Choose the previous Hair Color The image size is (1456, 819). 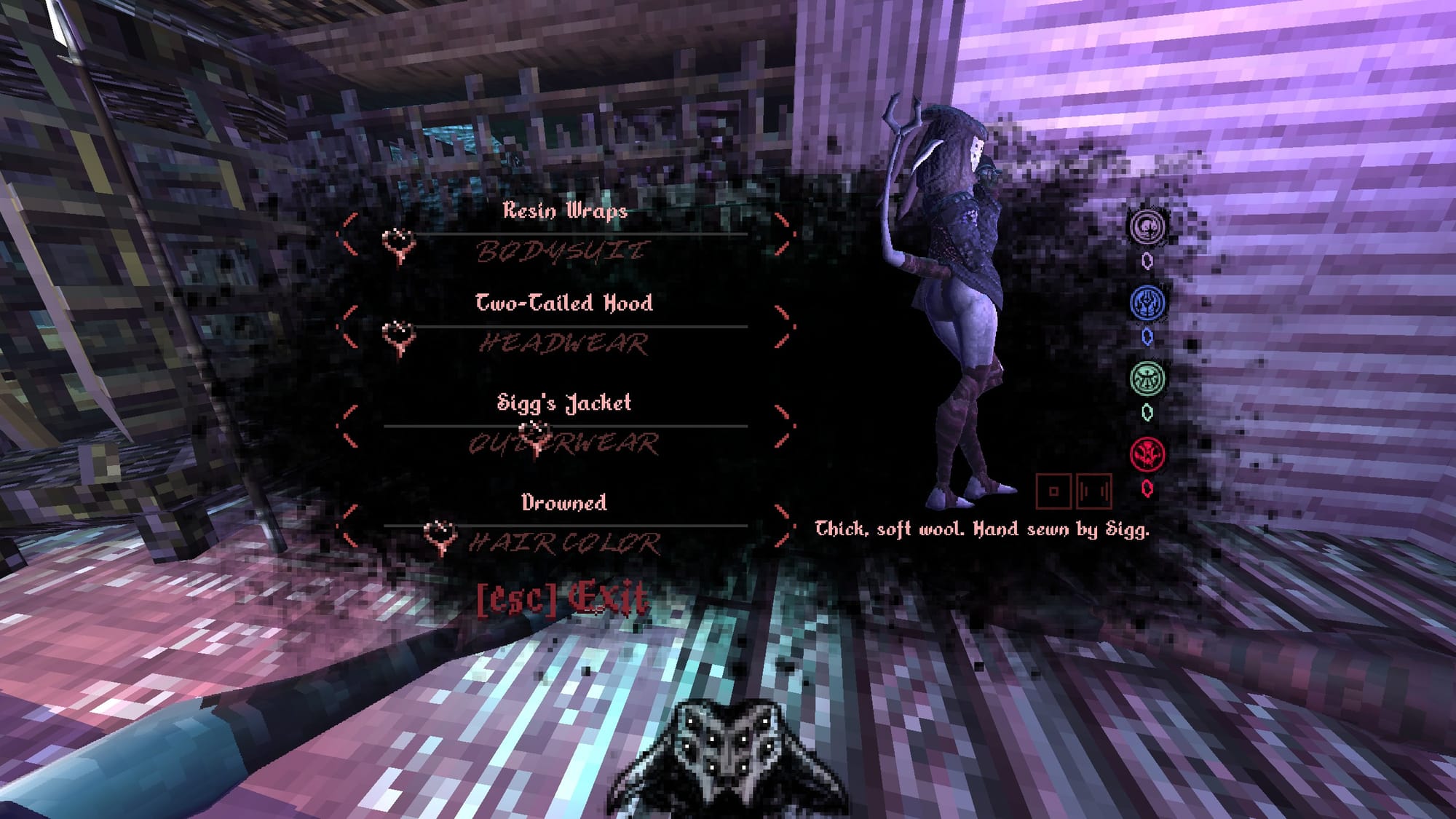point(348,526)
